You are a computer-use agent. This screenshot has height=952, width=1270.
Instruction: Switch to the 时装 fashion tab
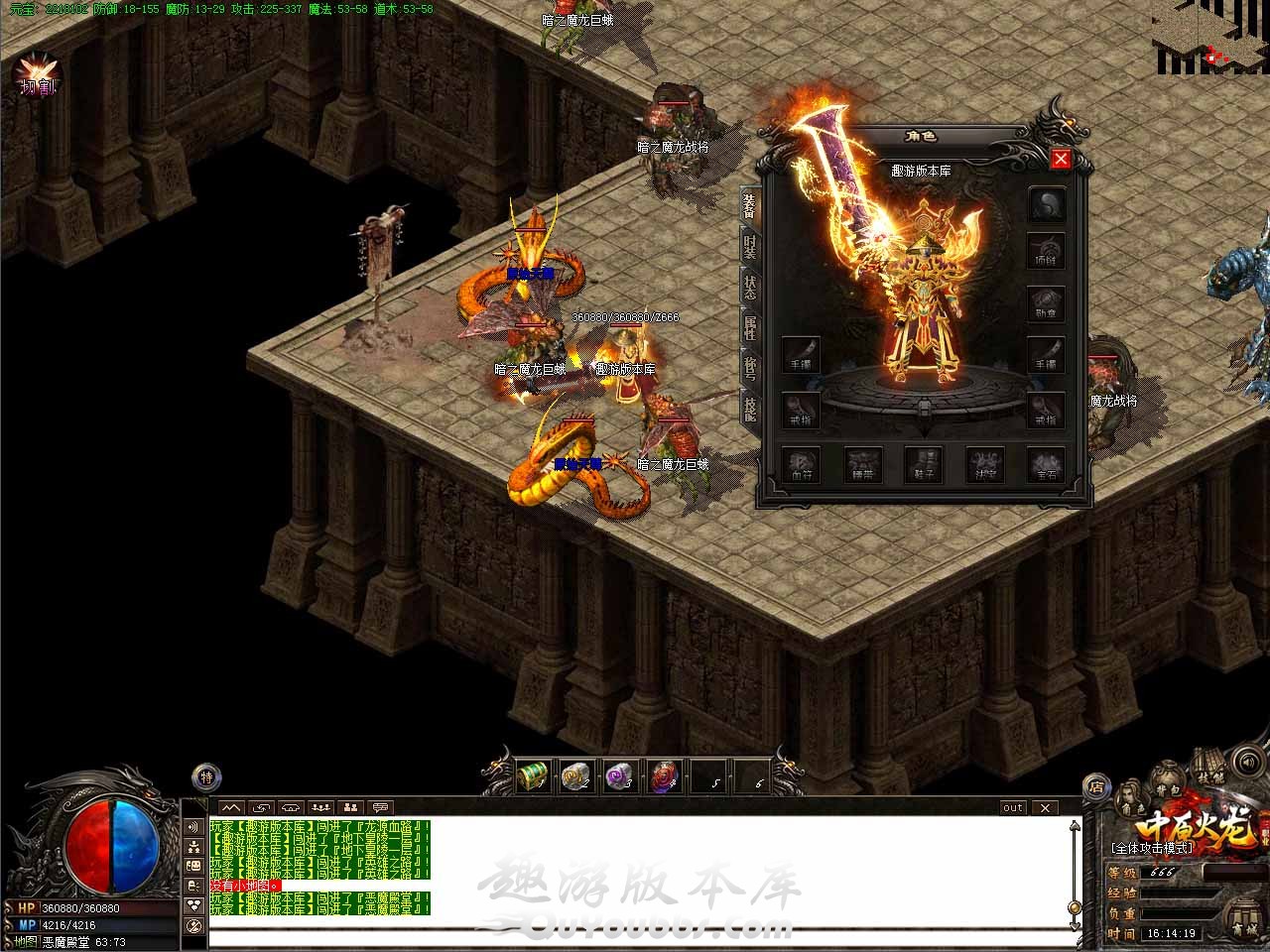pos(750,247)
